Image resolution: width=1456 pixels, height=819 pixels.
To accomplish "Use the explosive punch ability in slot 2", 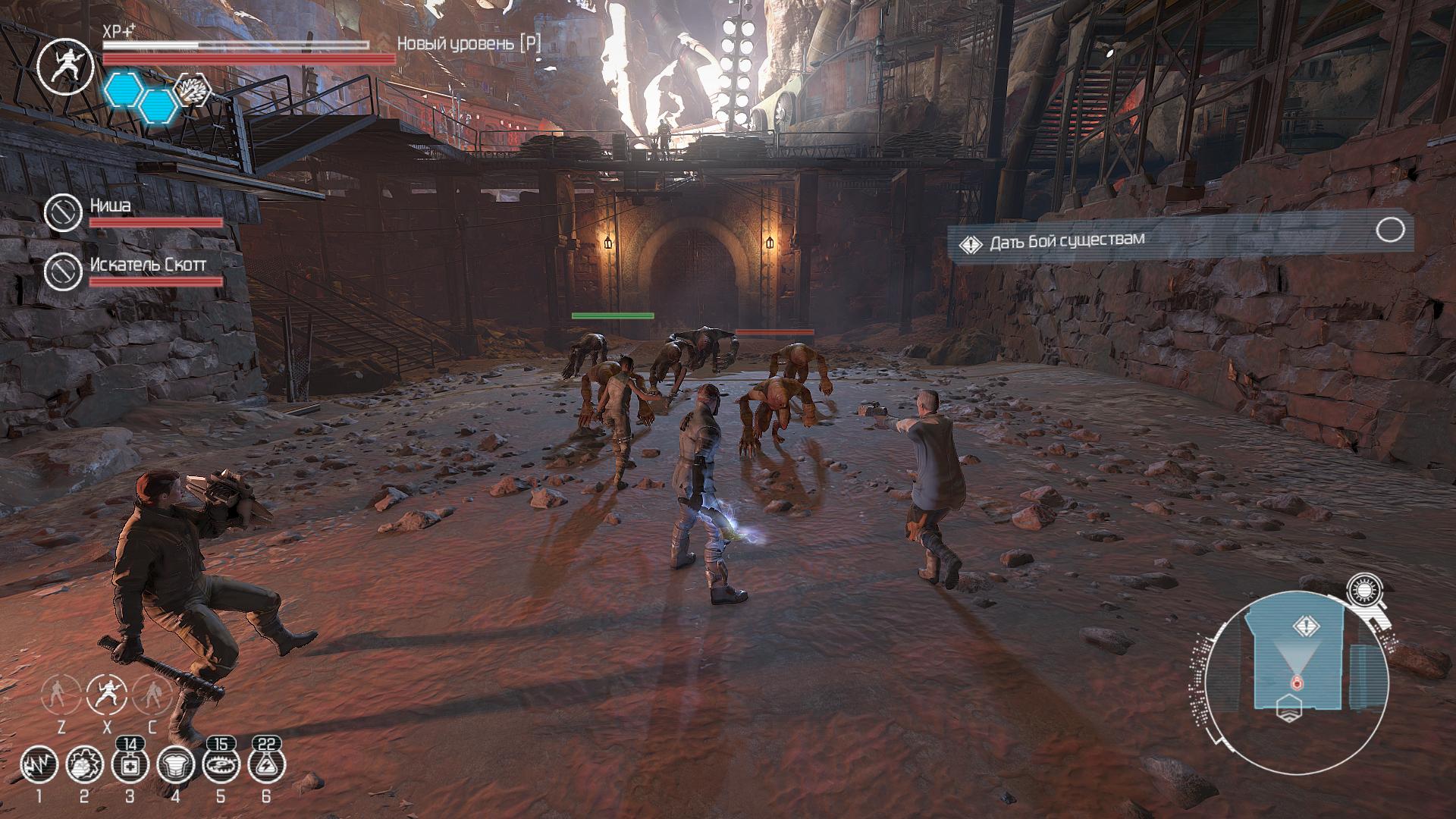I will tap(84, 766).
